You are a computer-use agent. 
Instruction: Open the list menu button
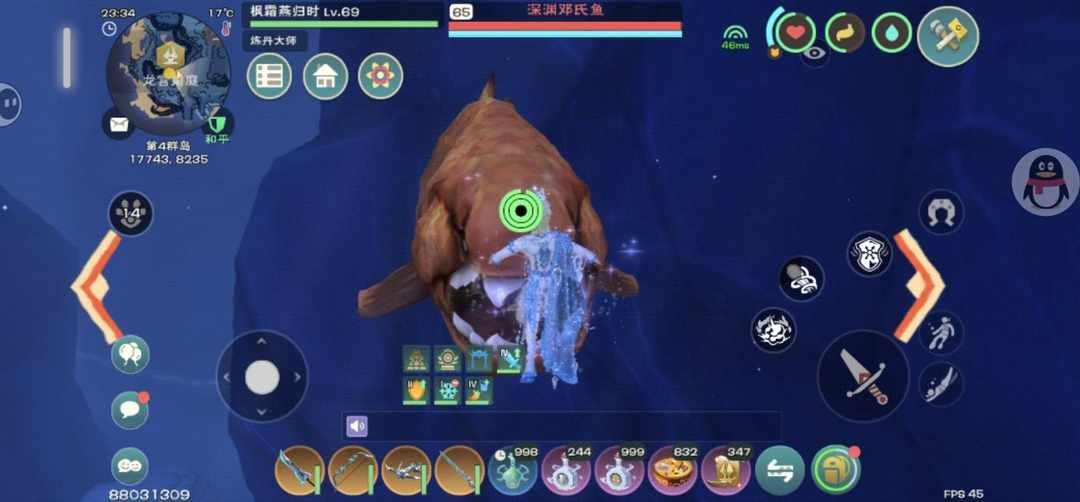[x=270, y=76]
